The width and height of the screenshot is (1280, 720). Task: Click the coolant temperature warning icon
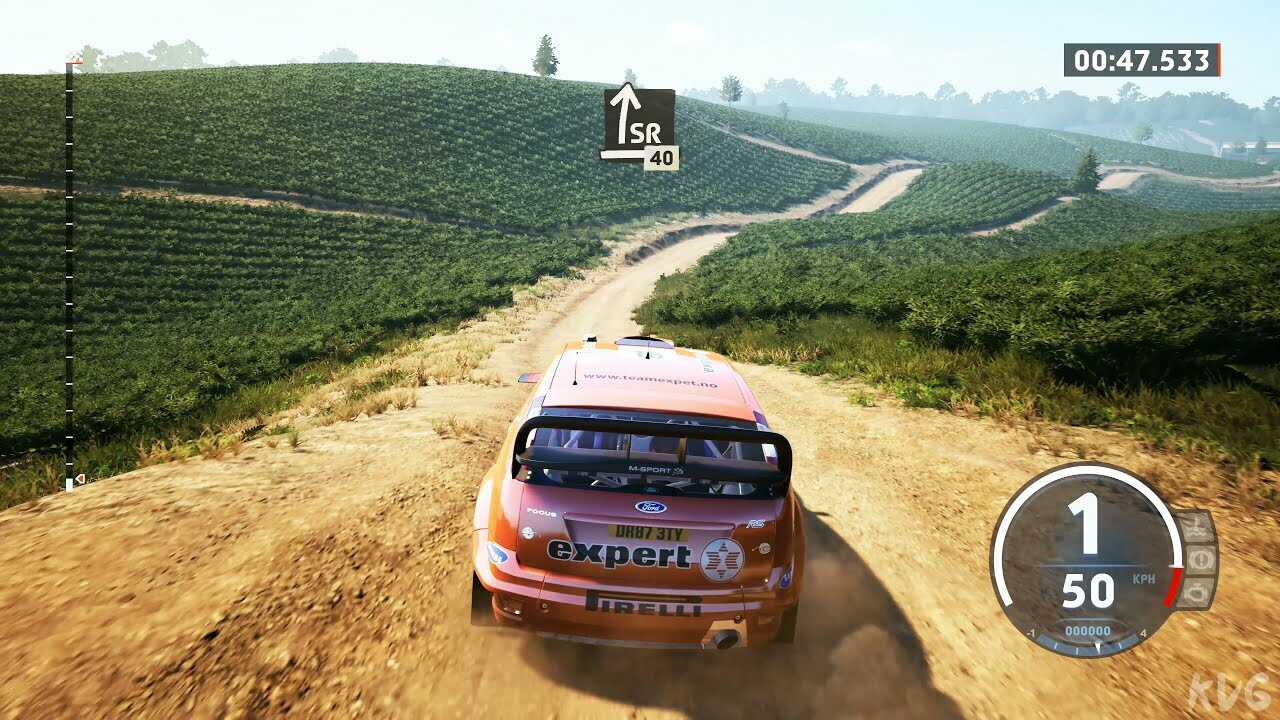1197,527
